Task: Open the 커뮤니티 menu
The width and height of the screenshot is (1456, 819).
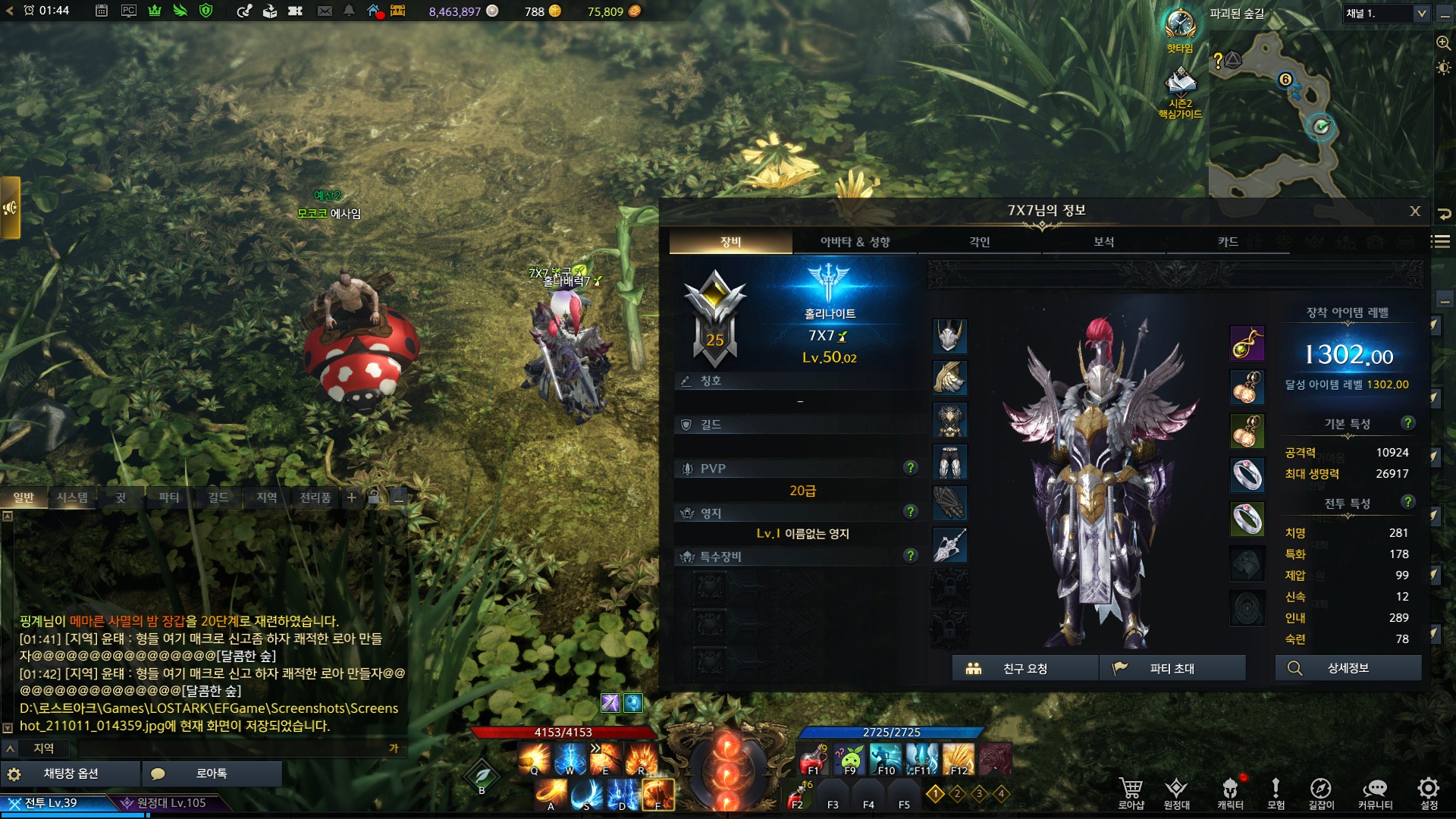Action: pyautogui.click(x=1375, y=792)
